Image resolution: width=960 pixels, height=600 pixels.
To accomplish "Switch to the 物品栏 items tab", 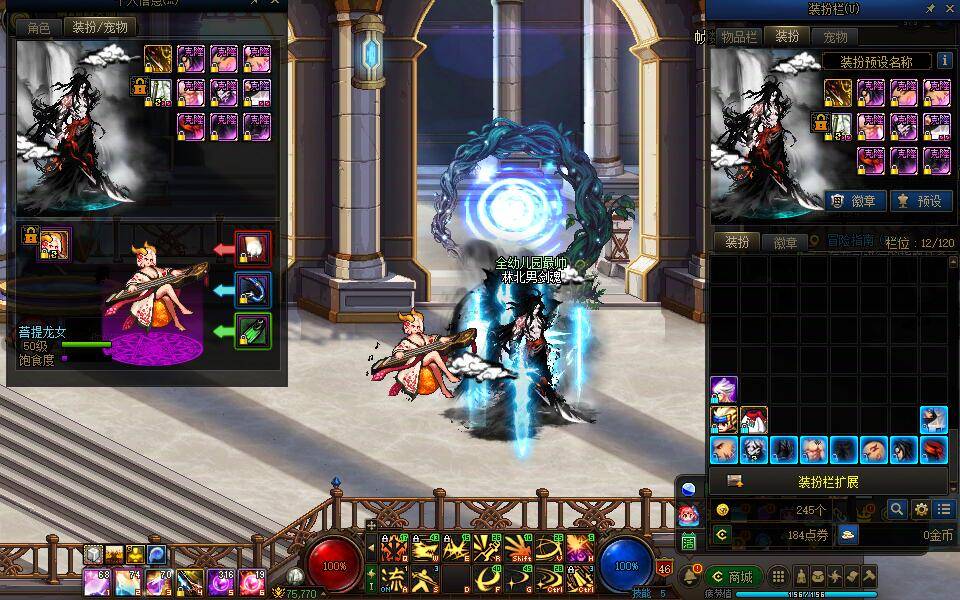I will click(739, 37).
